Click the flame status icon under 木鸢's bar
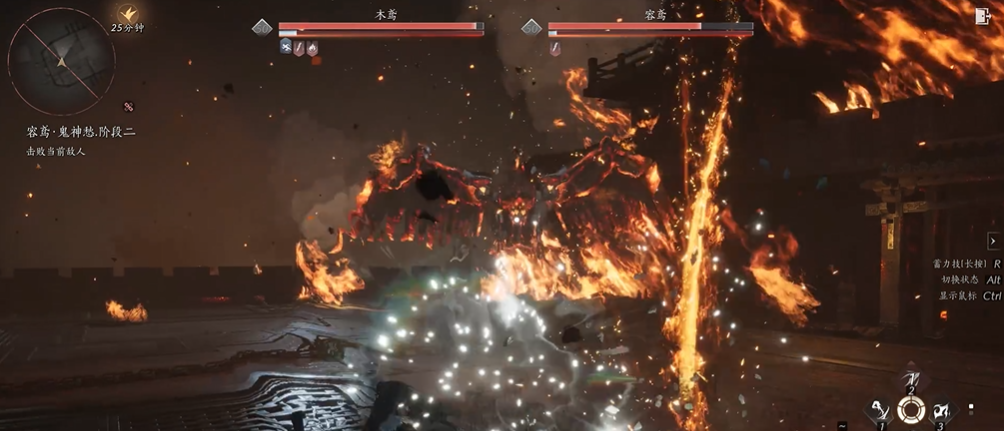 (312, 47)
